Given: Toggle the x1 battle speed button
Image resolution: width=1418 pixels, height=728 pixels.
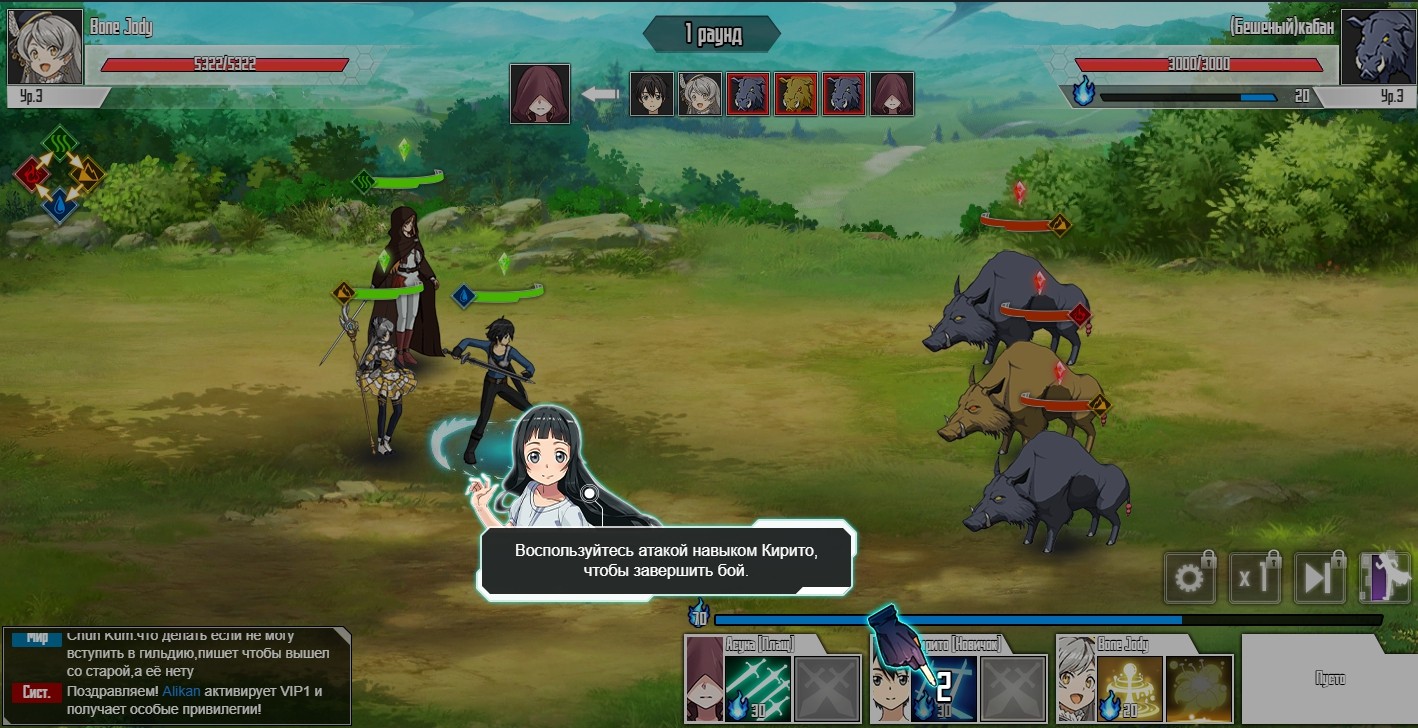Looking at the screenshot, I should click(1254, 577).
